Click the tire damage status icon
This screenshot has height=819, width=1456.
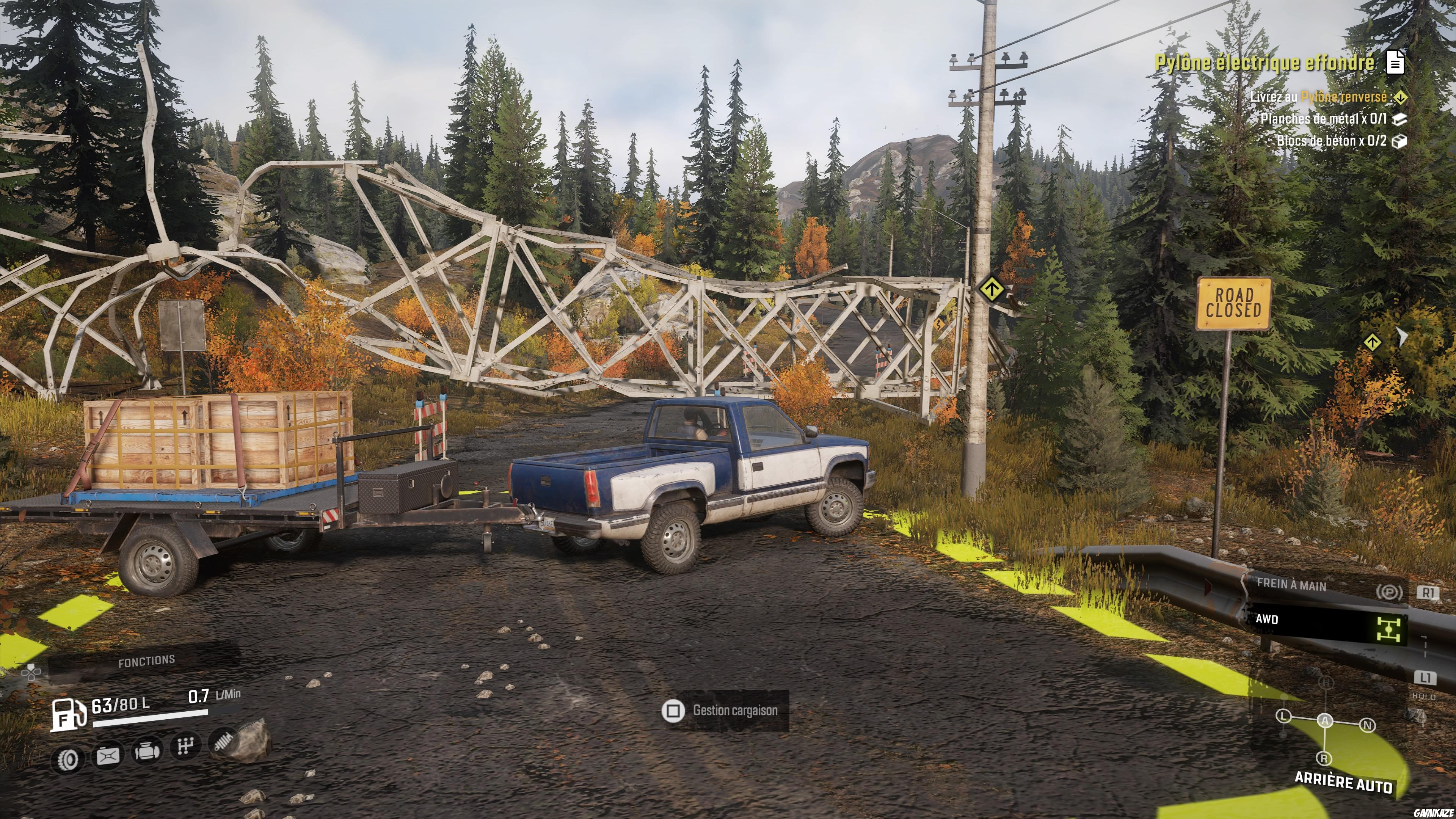point(68,759)
